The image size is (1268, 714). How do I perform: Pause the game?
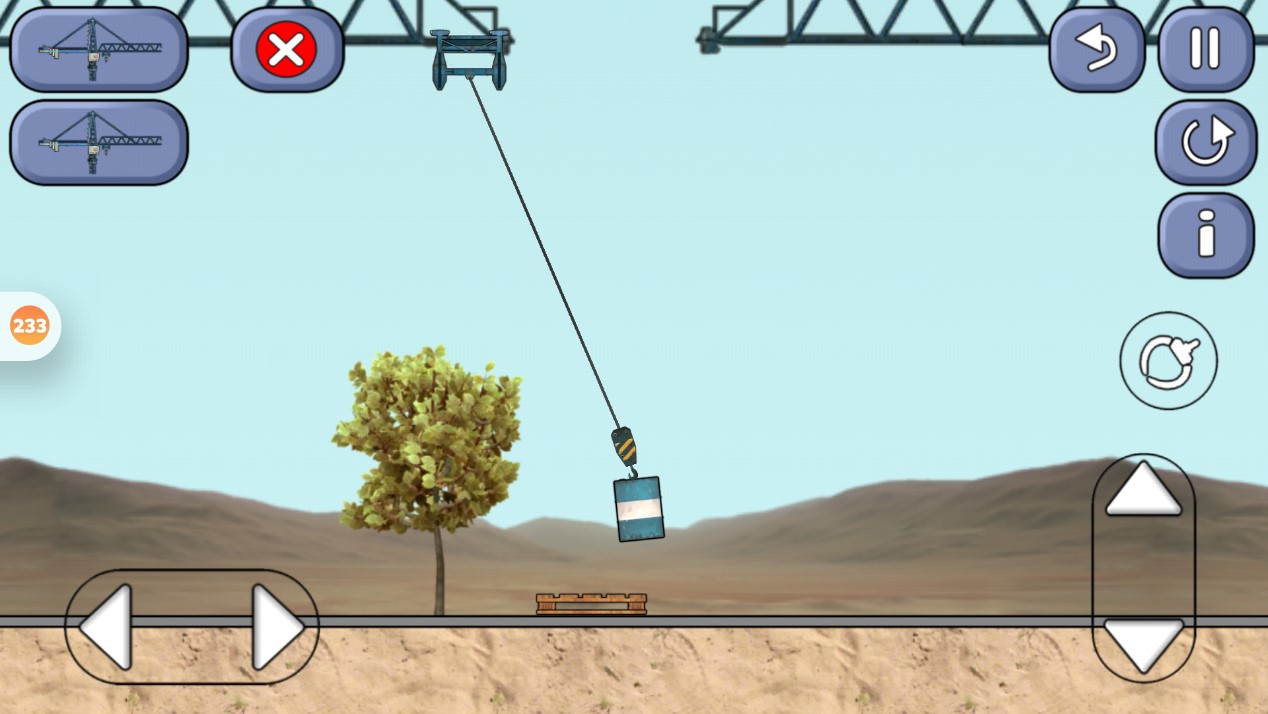point(1205,50)
